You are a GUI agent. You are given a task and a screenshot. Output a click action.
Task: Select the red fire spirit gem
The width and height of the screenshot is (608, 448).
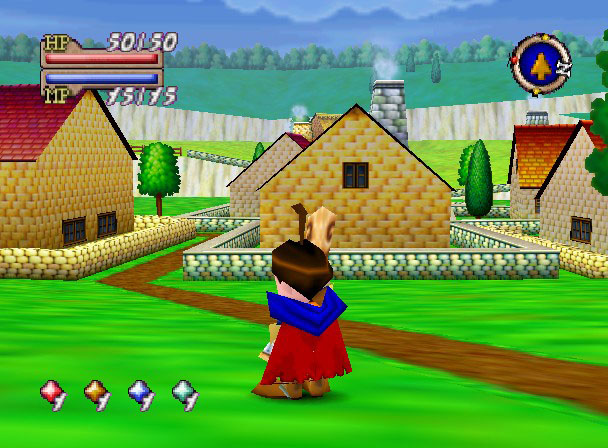[51, 392]
